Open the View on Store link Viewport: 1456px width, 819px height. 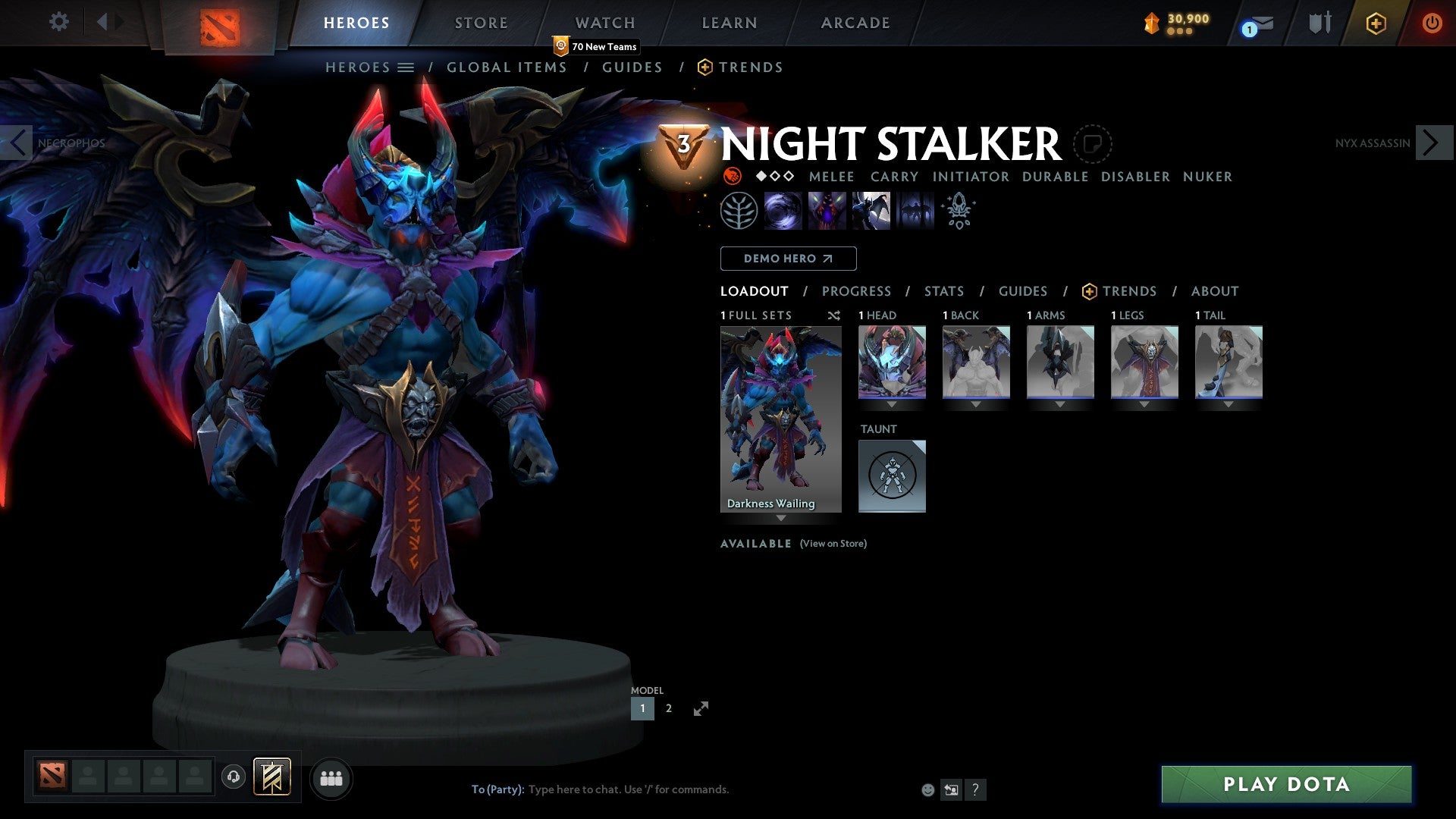(x=833, y=544)
